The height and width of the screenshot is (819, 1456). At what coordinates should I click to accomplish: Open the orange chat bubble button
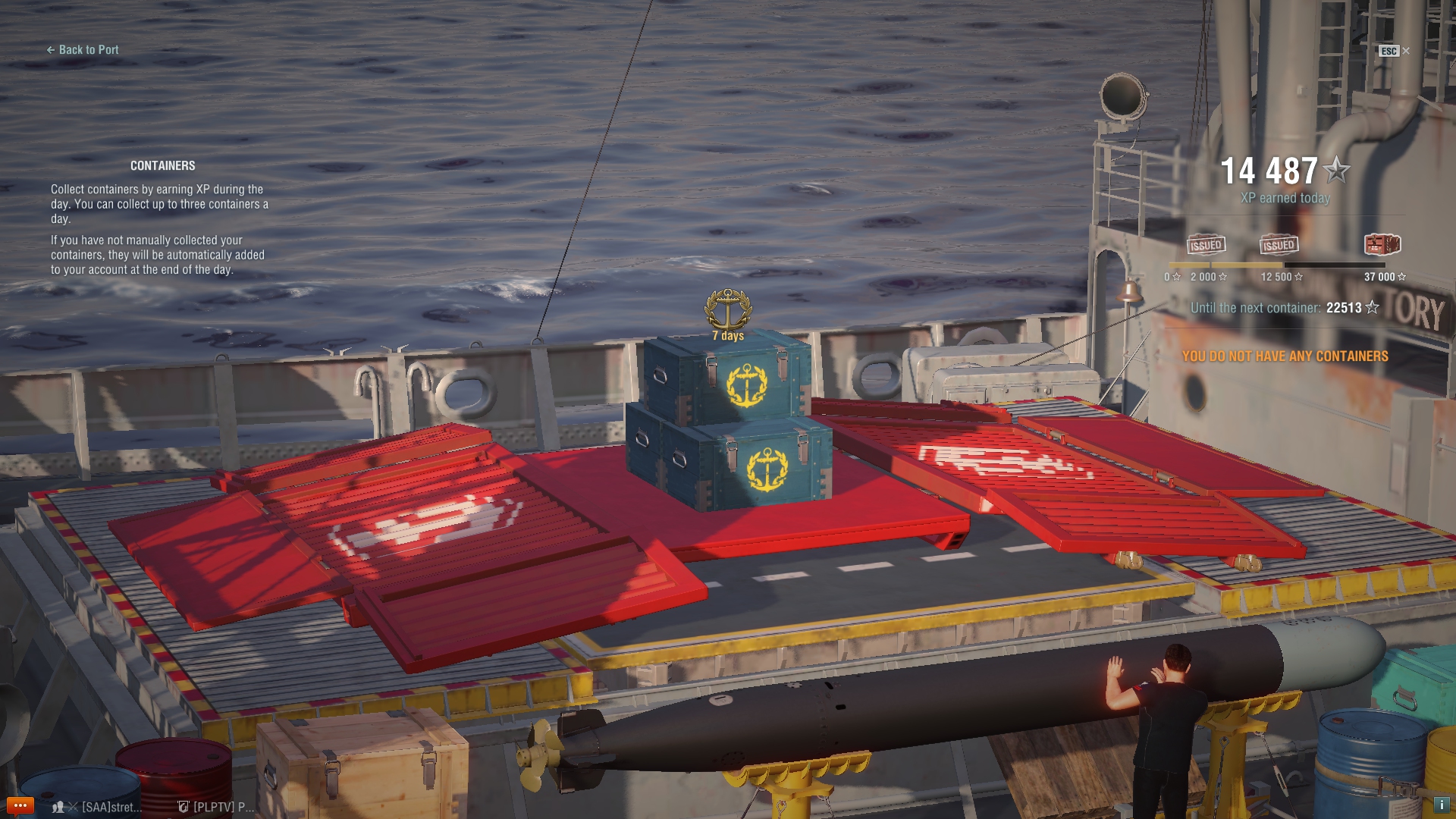[20, 805]
